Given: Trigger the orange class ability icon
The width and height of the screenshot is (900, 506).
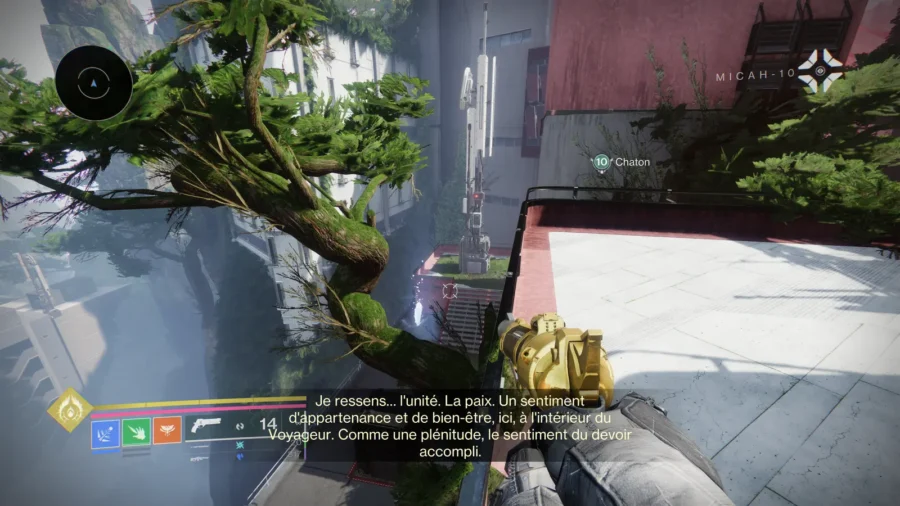Looking at the screenshot, I should pyautogui.click(x=167, y=432).
